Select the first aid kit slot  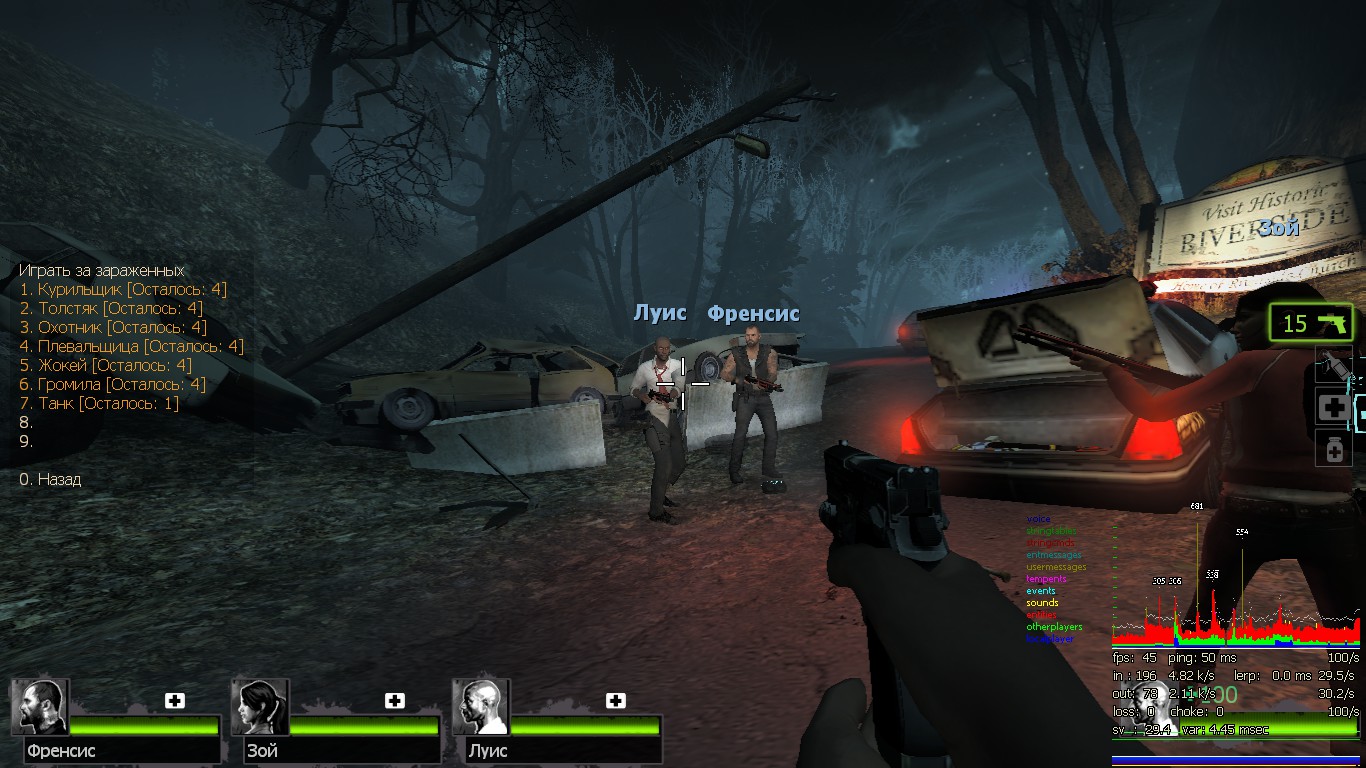pos(1334,407)
